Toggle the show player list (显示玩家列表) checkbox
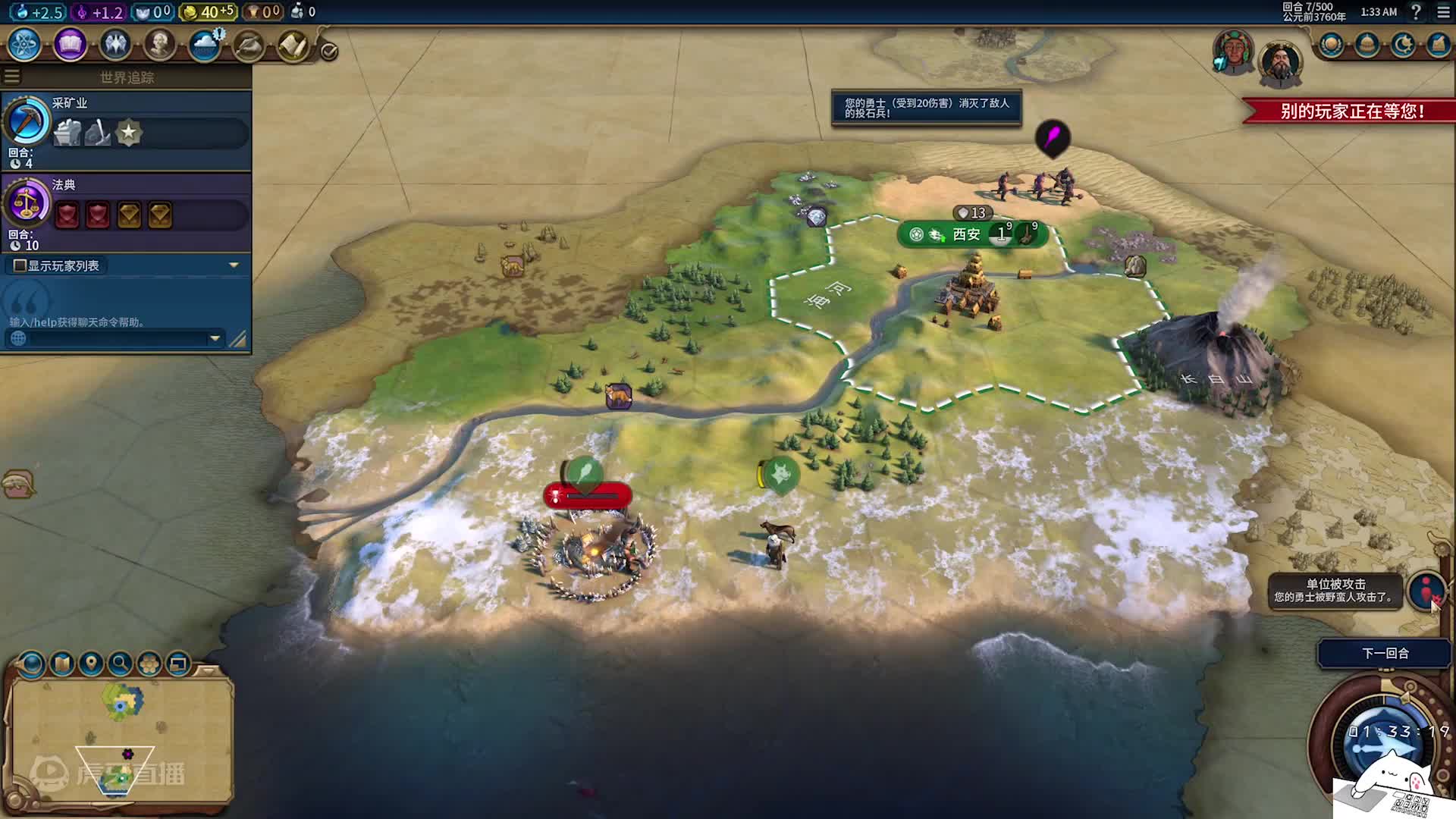 [20, 265]
